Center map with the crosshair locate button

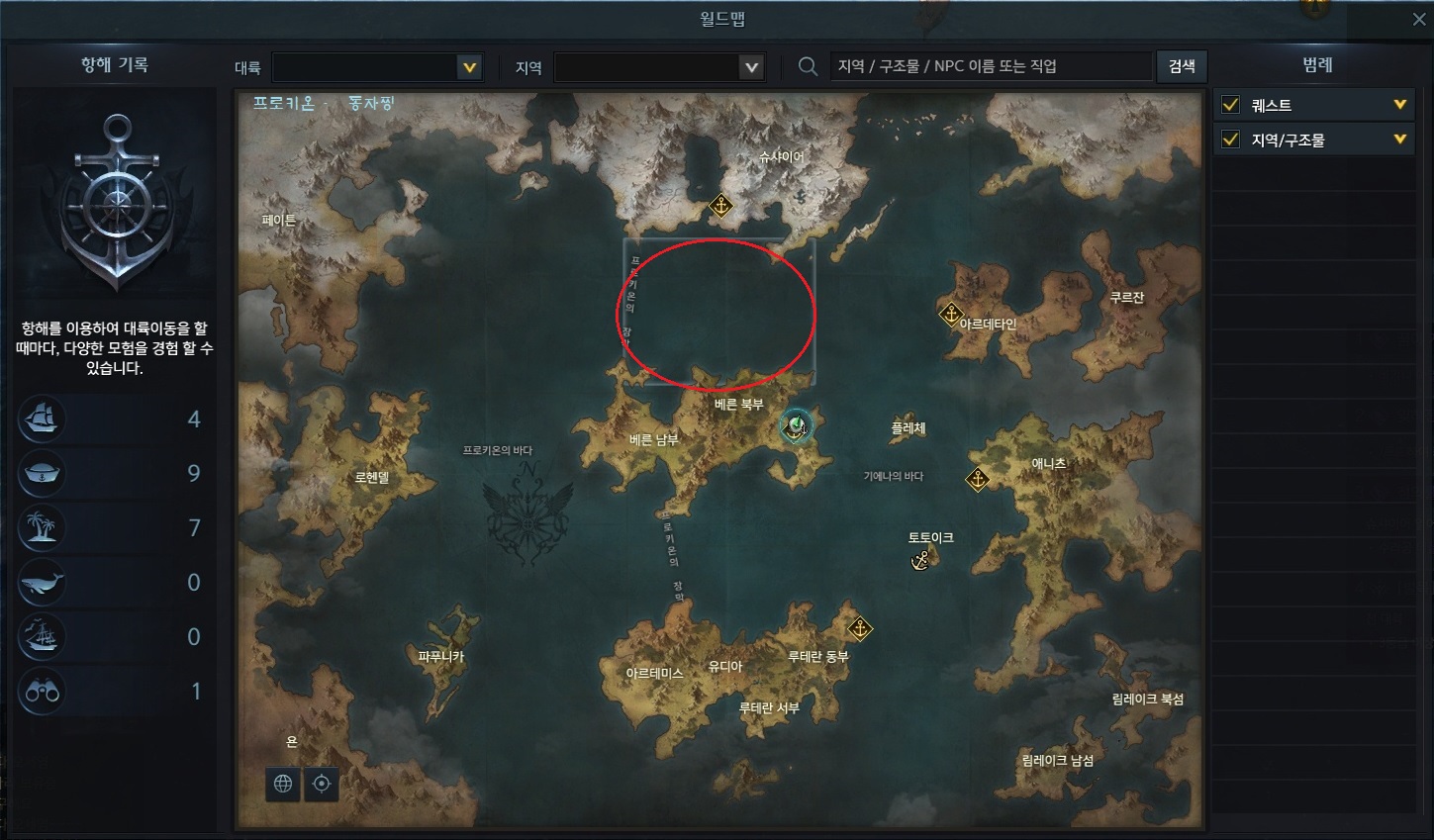pyautogui.click(x=322, y=784)
